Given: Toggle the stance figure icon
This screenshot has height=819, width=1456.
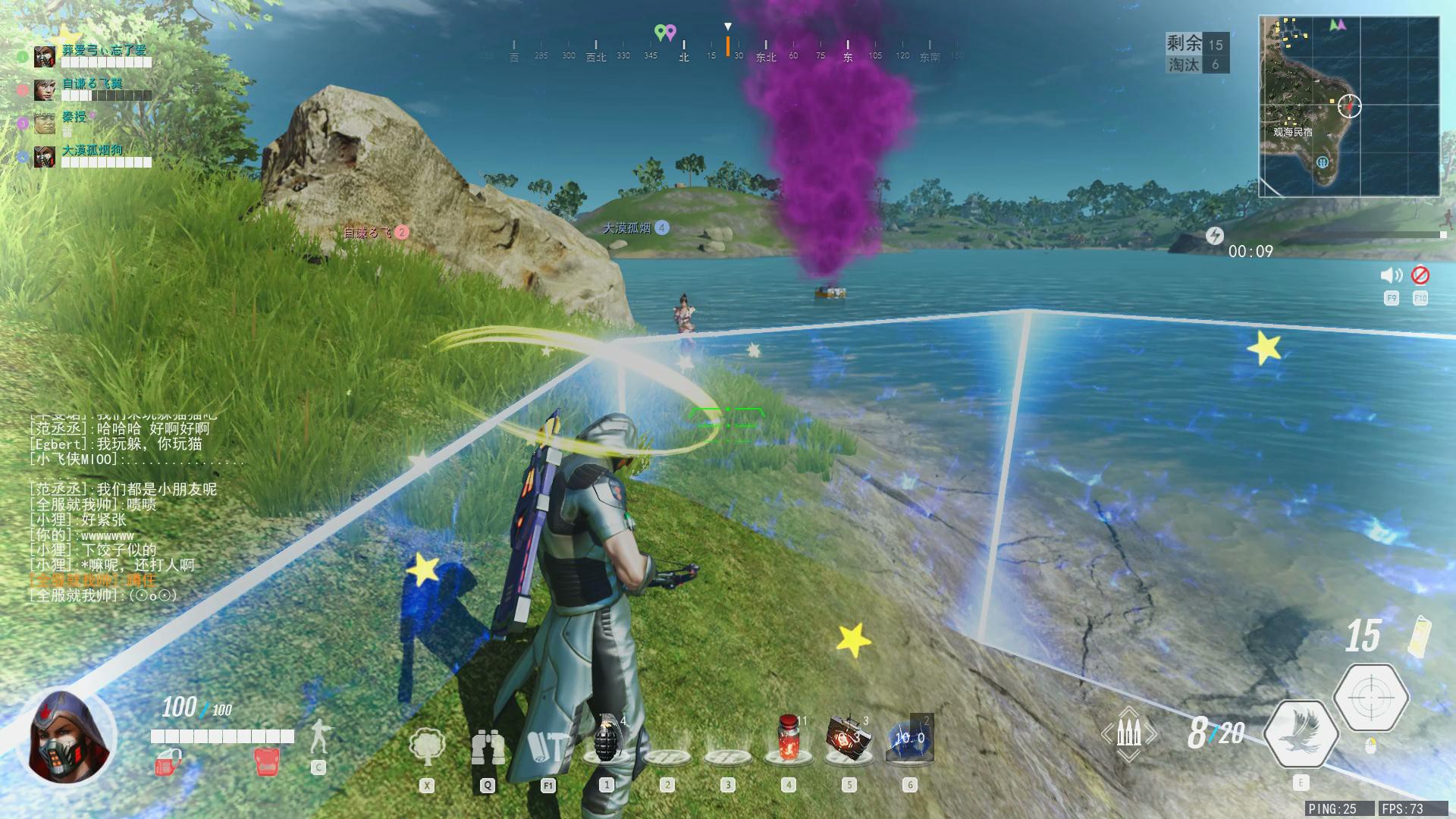Looking at the screenshot, I should pos(319,736).
